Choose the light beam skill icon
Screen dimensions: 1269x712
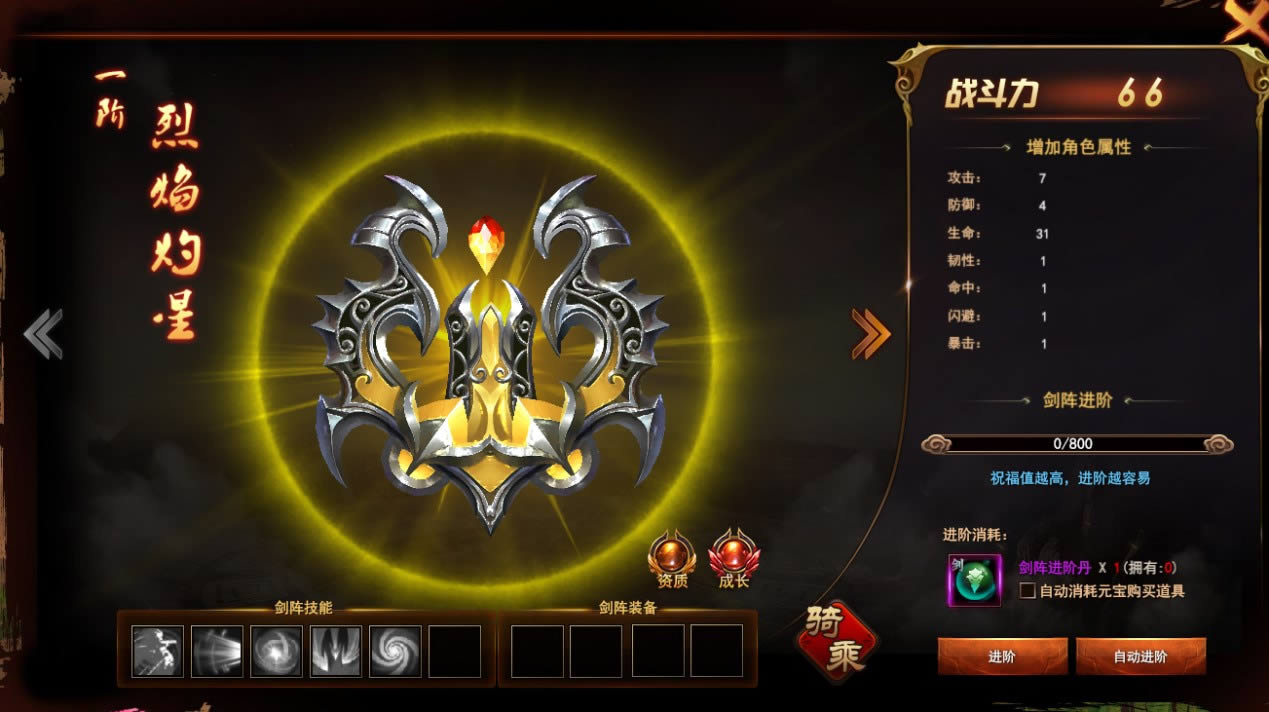(x=217, y=651)
